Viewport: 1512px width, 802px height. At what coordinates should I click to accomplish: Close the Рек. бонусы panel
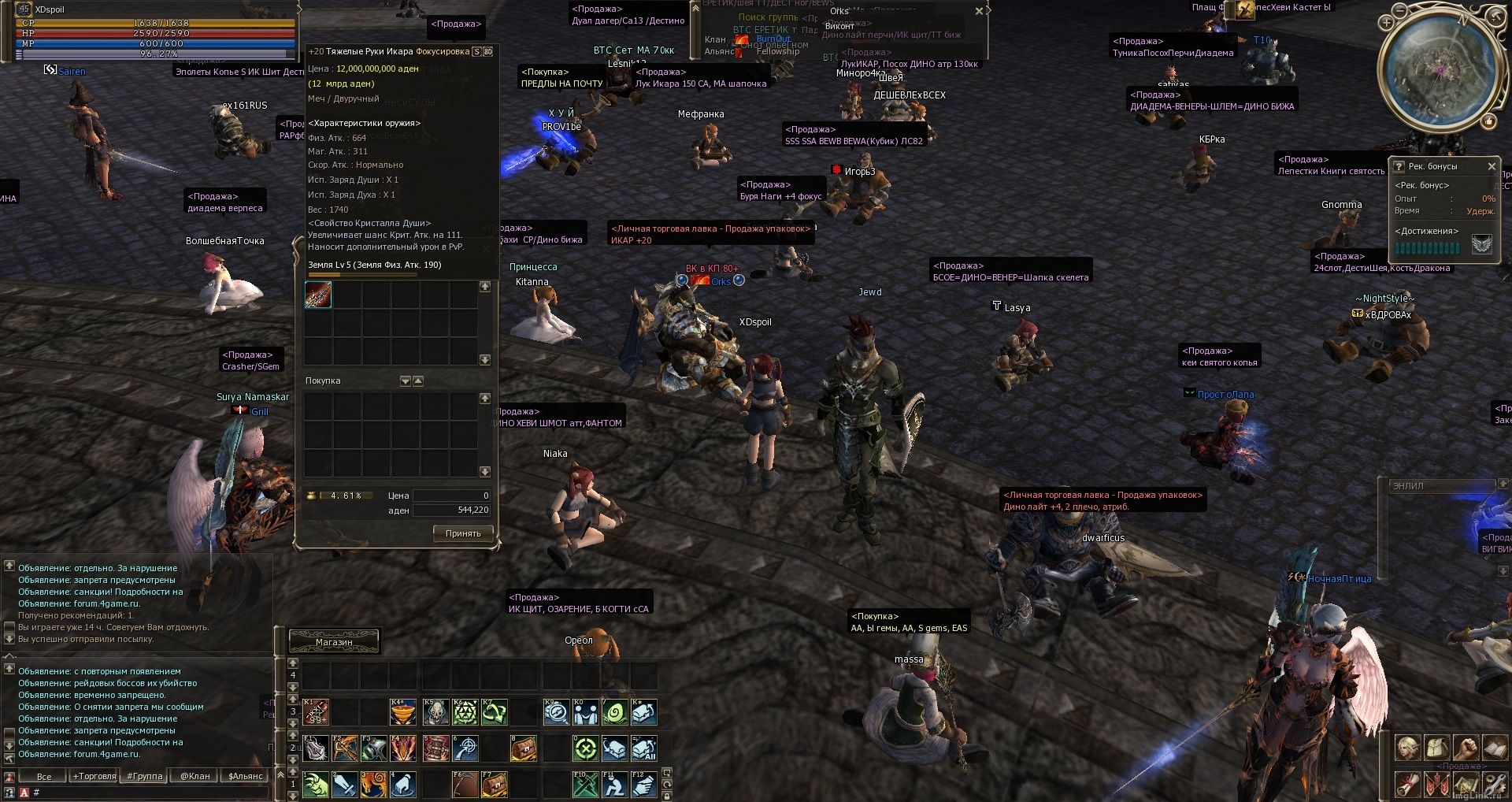[x=1491, y=166]
